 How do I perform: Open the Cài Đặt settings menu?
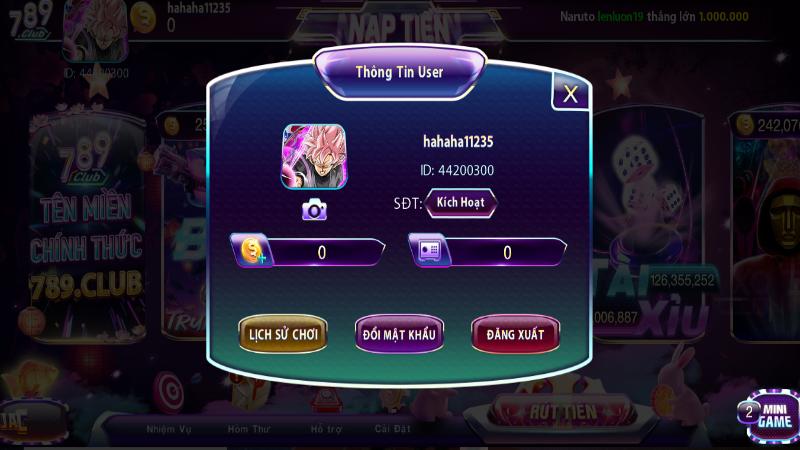point(393,429)
